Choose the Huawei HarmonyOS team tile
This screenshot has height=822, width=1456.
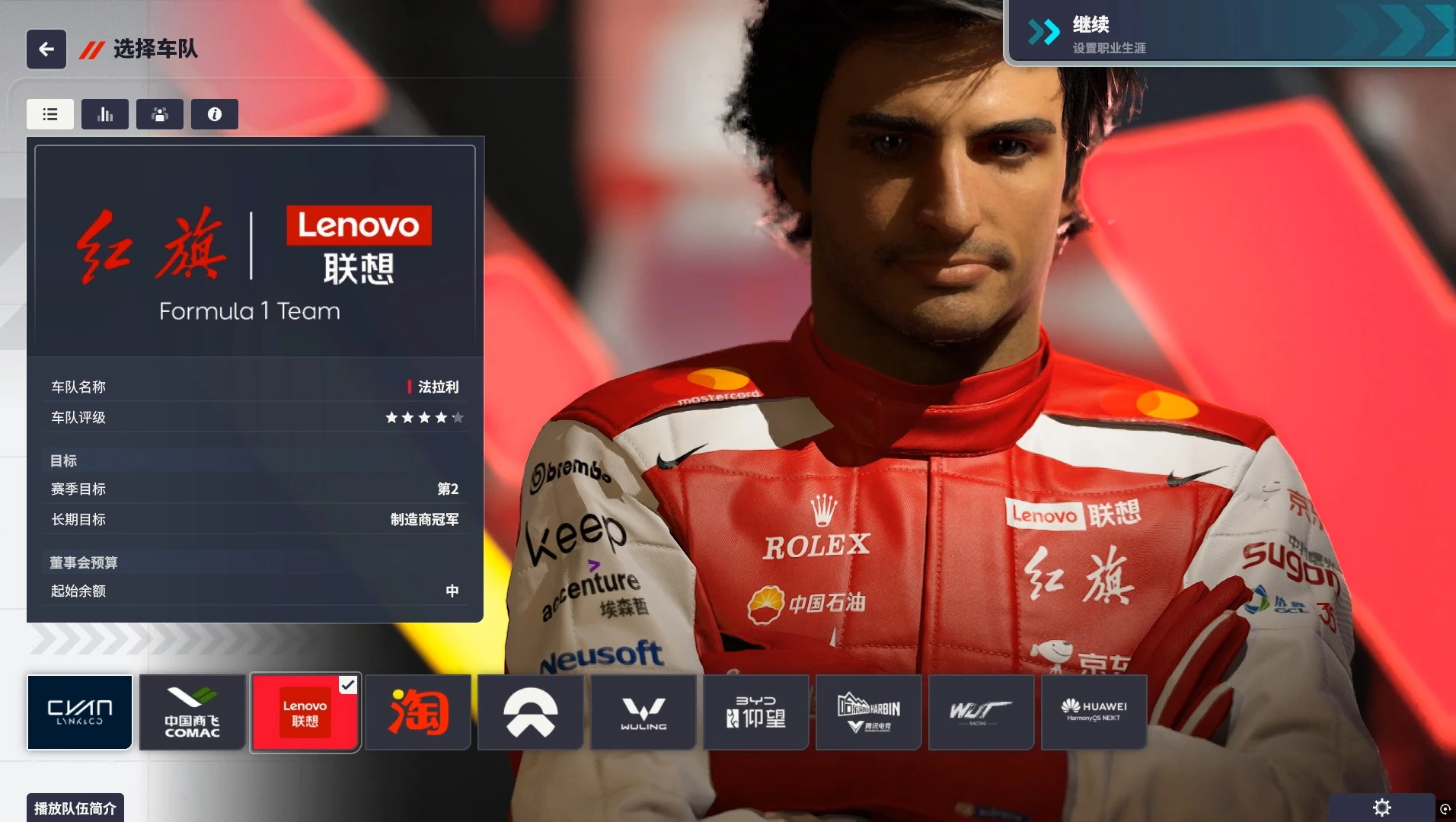(x=1094, y=712)
